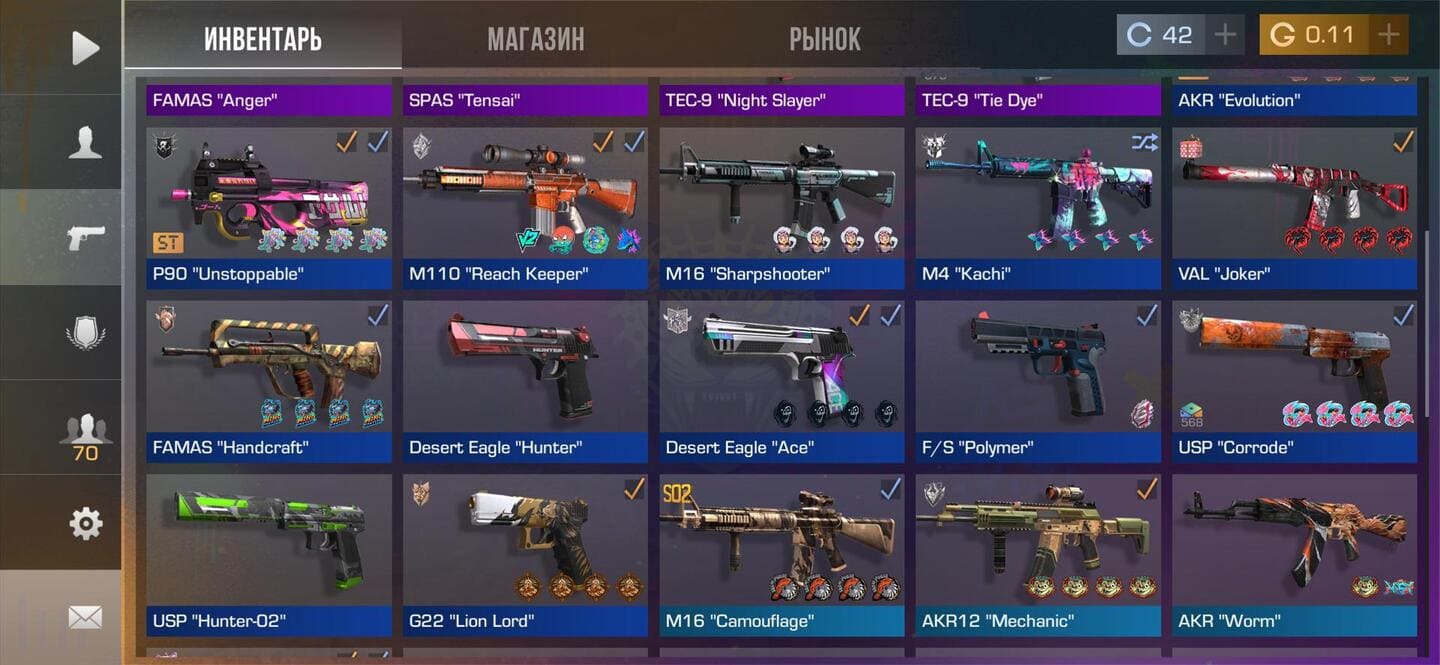This screenshot has height=665, width=1440.
Task: Add gold currency with plus button
Action: tap(1388, 35)
